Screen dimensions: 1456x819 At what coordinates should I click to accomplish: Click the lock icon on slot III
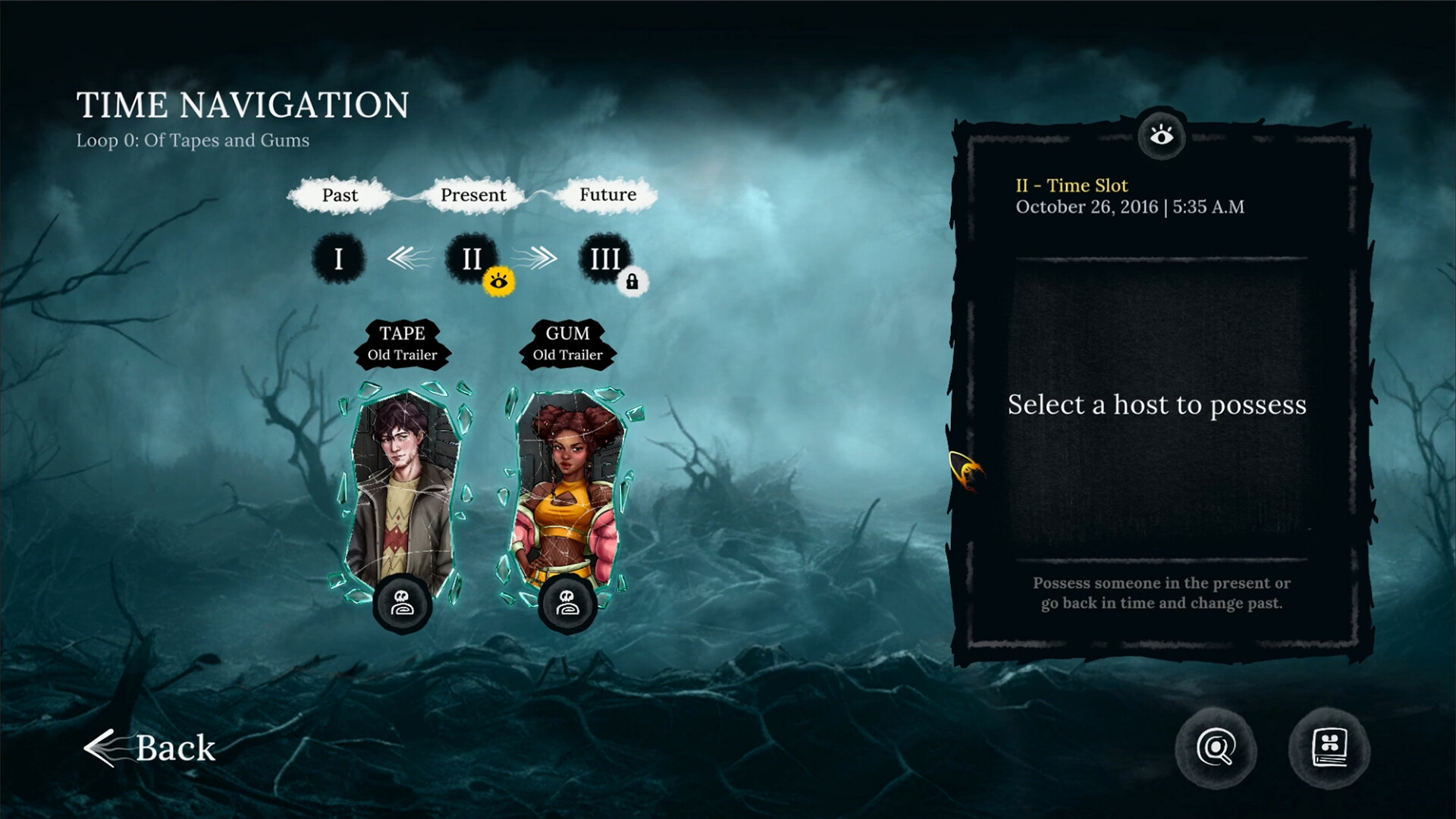pos(631,281)
